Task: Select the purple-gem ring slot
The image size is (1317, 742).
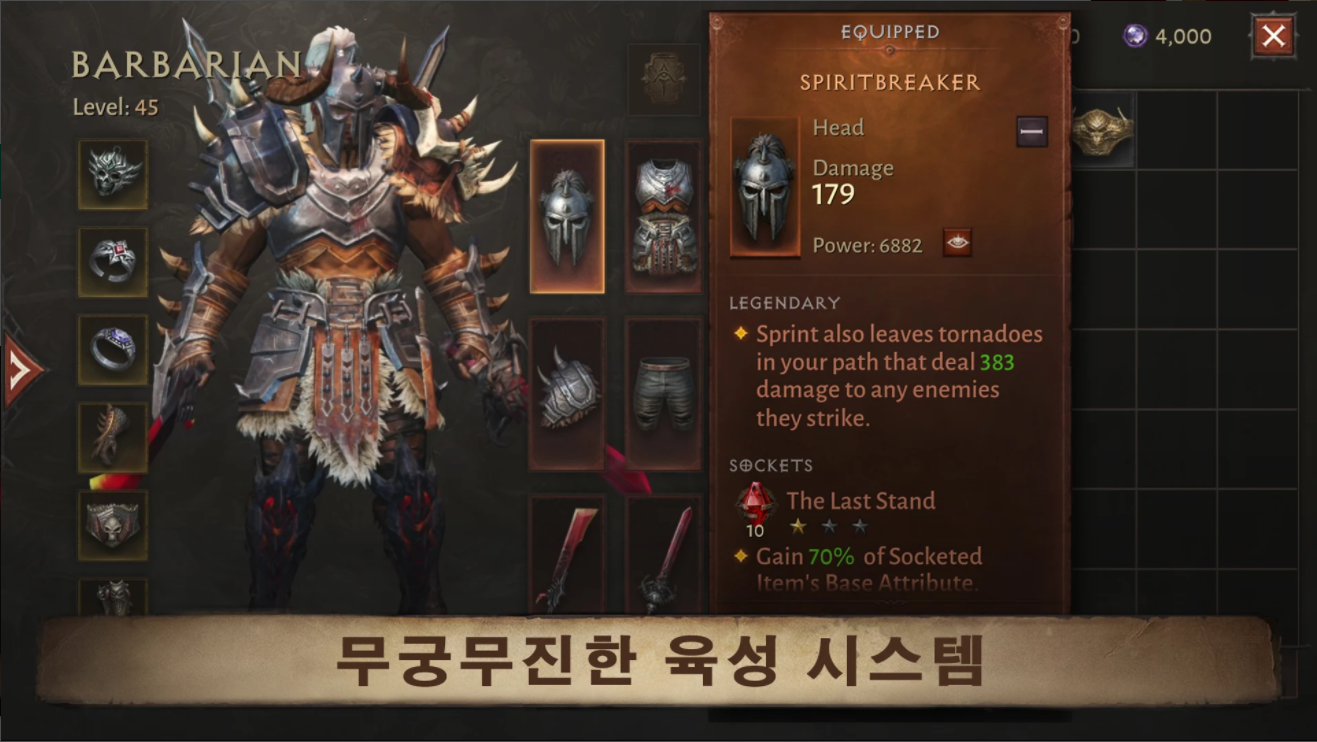Action: click(113, 348)
